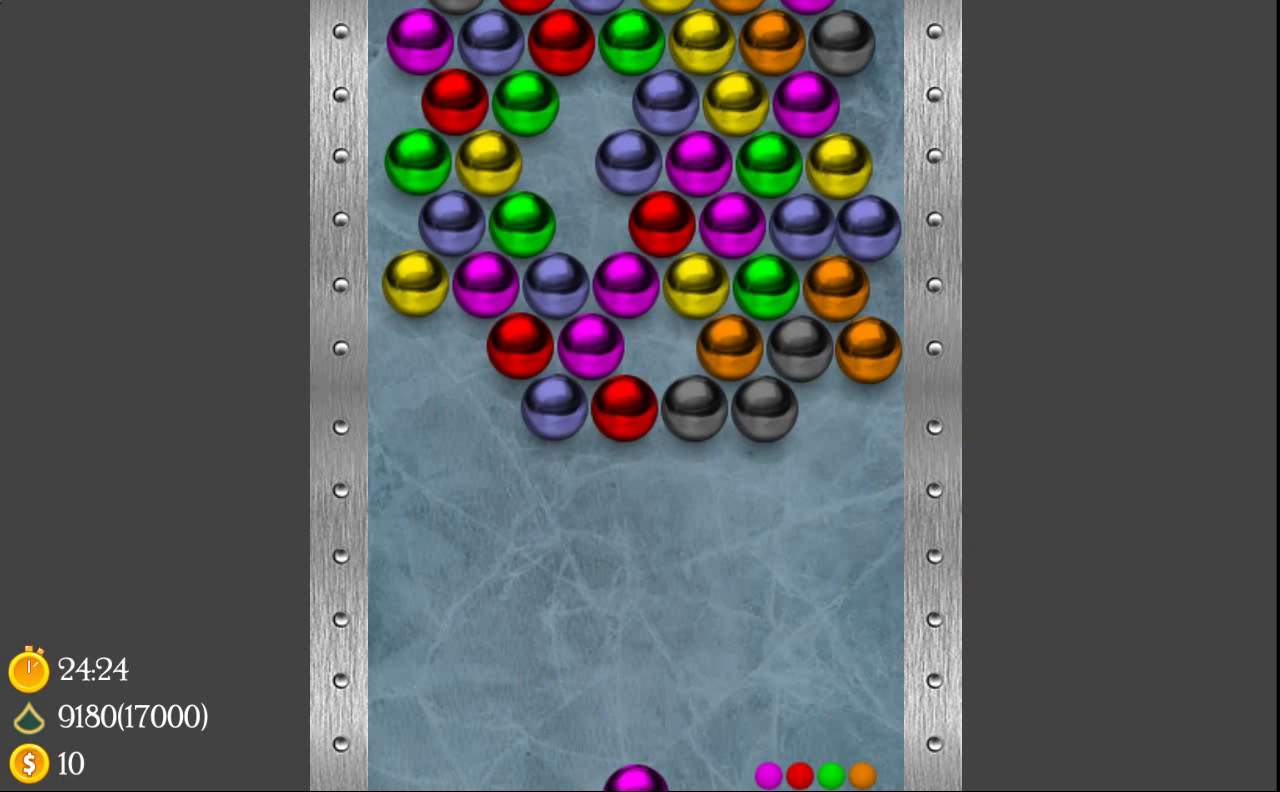The height and width of the screenshot is (792, 1280).
Task: Click the coin count showing 10
Action: pyautogui.click(x=72, y=765)
